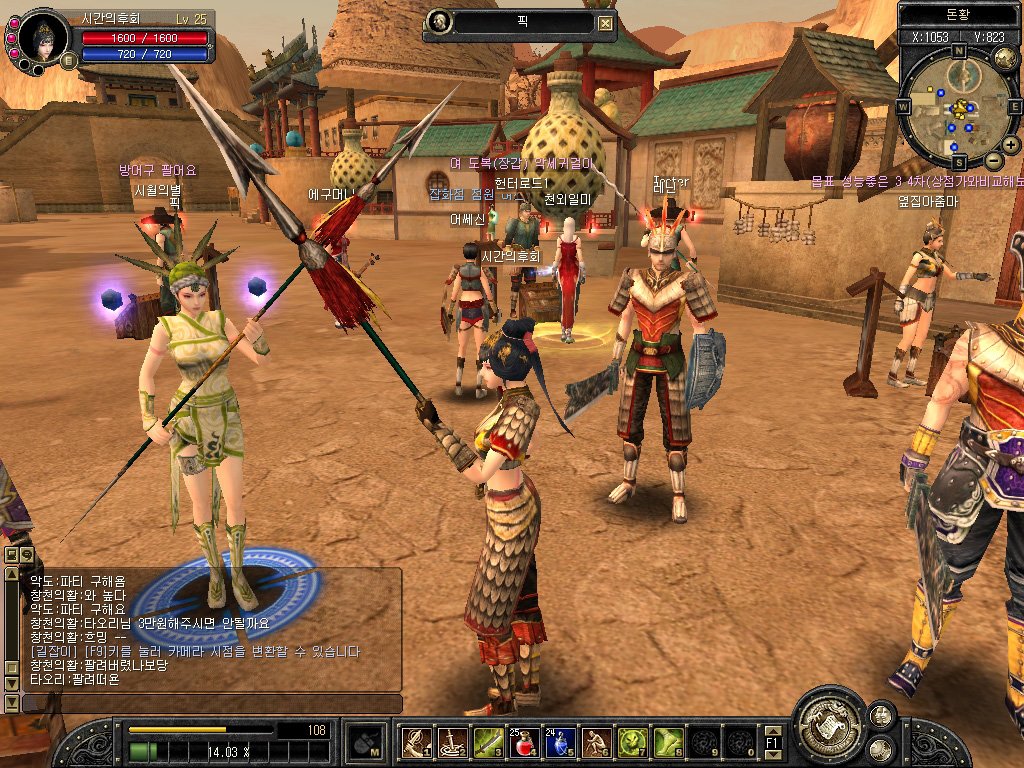Activate the green foot skill in slot 8

coord(668,741)
